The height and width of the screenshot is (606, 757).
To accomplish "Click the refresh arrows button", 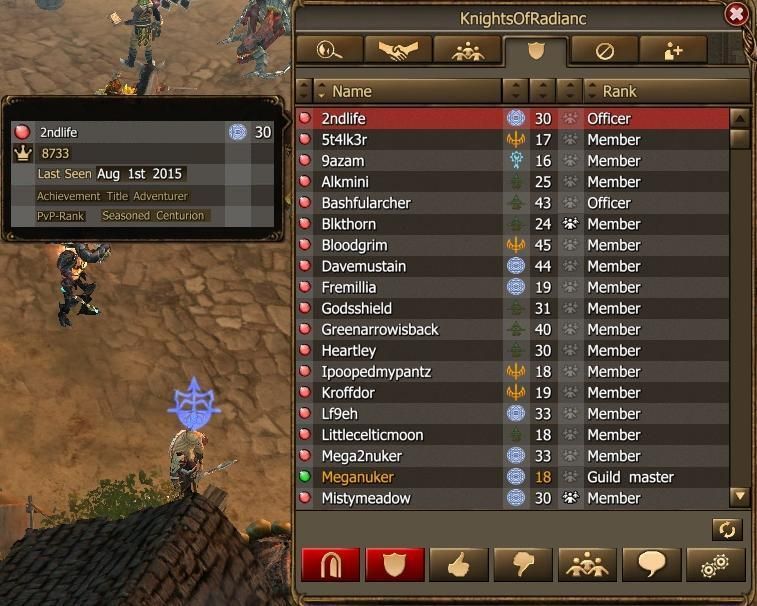I will point(727,528).
